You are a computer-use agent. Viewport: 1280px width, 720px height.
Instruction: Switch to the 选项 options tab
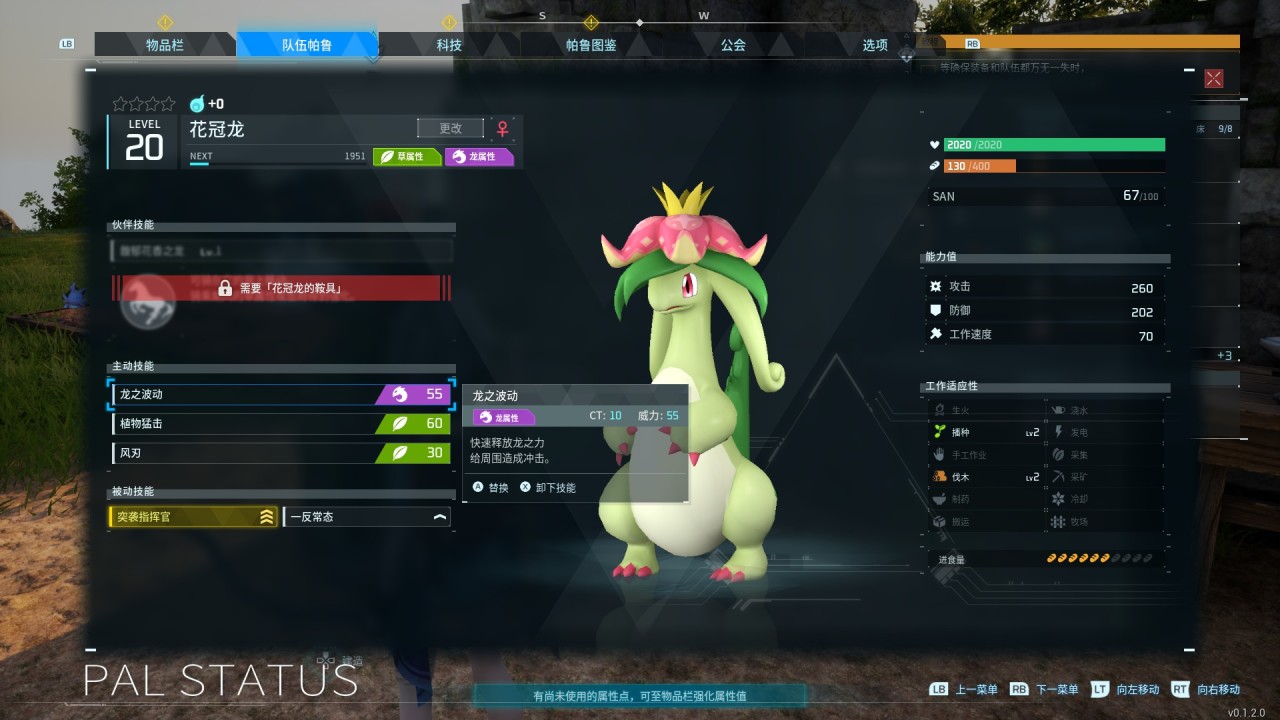pos(875,45)
